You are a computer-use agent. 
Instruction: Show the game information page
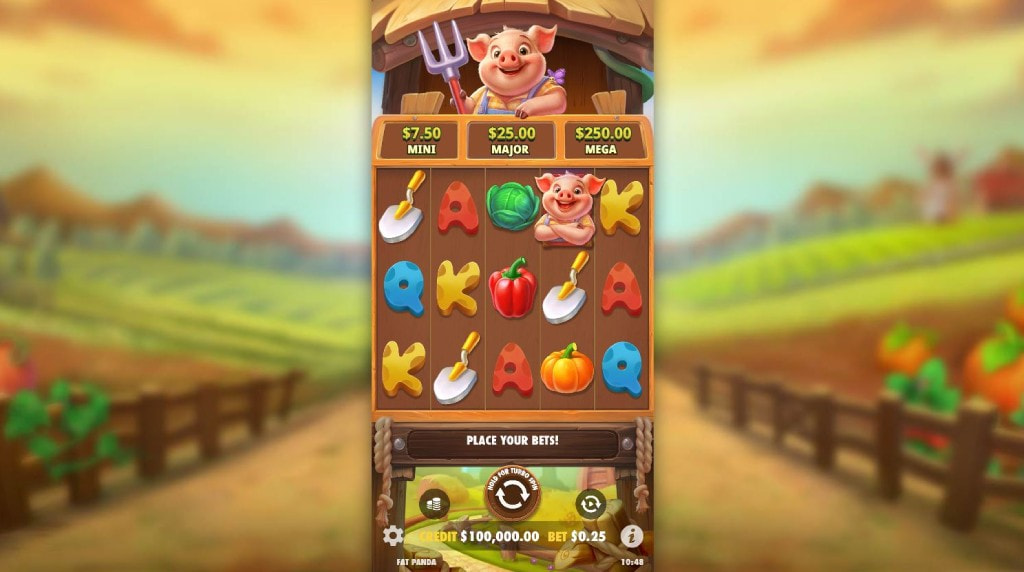631,536
